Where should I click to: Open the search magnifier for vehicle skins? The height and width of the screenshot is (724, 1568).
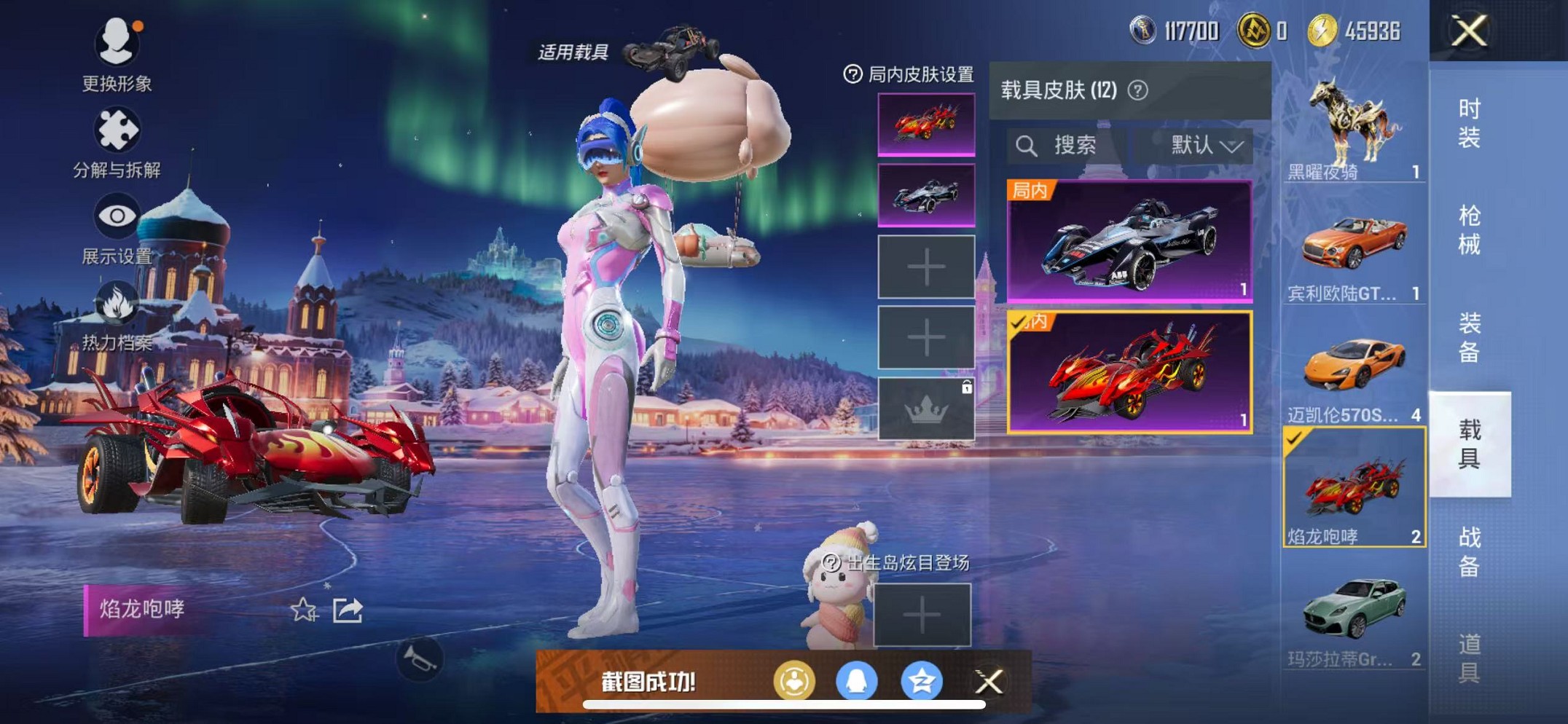(1029, 145)
